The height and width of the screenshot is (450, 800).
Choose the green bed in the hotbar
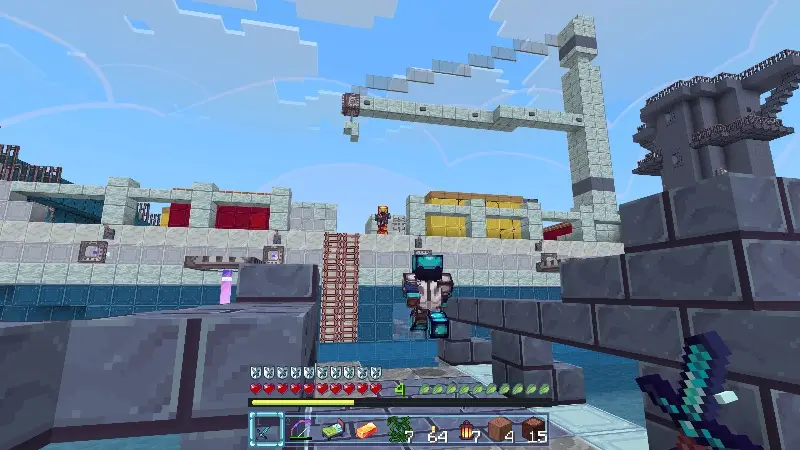click(x=333, y=430)
